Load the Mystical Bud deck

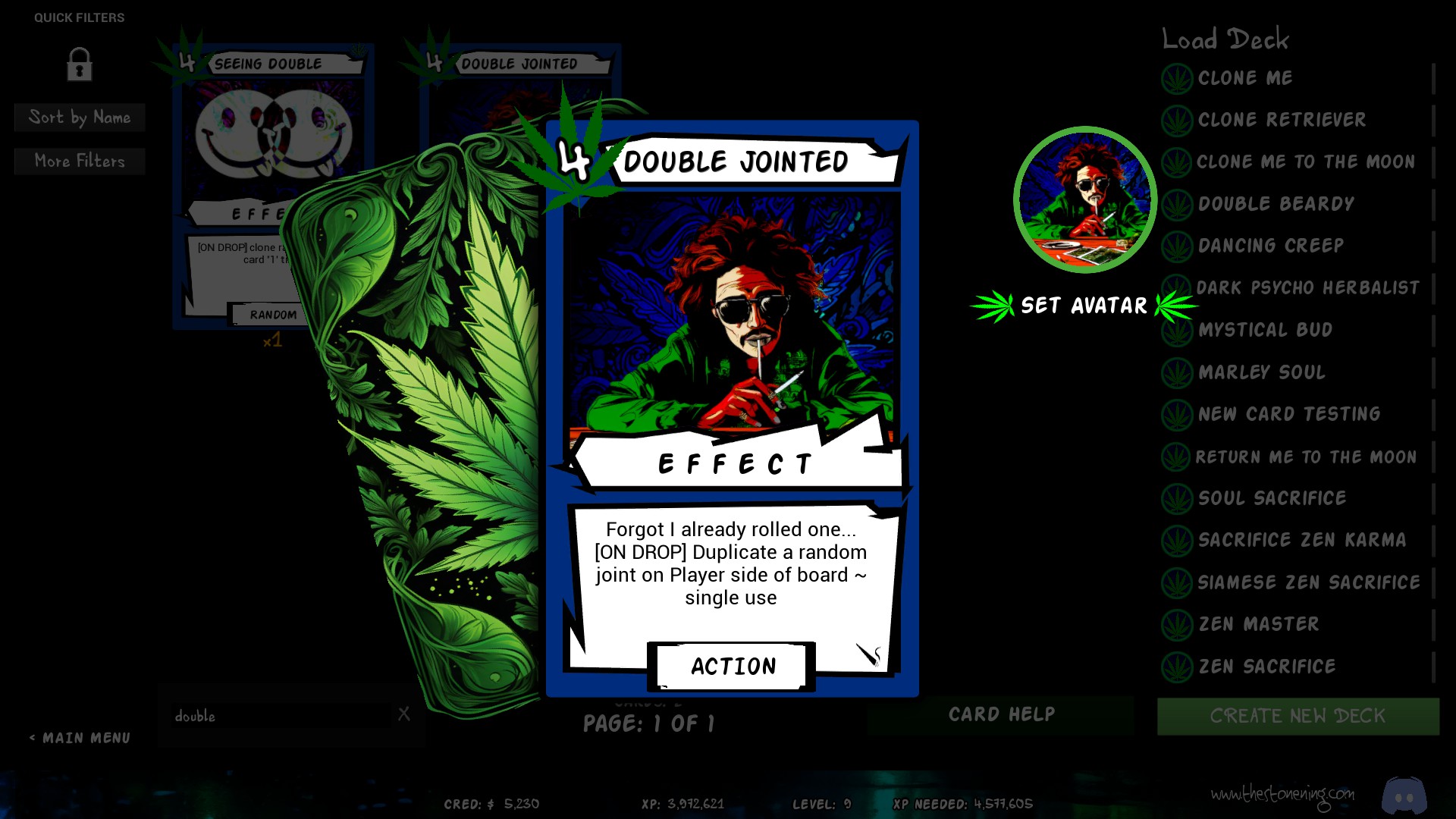click(1265, 330)
